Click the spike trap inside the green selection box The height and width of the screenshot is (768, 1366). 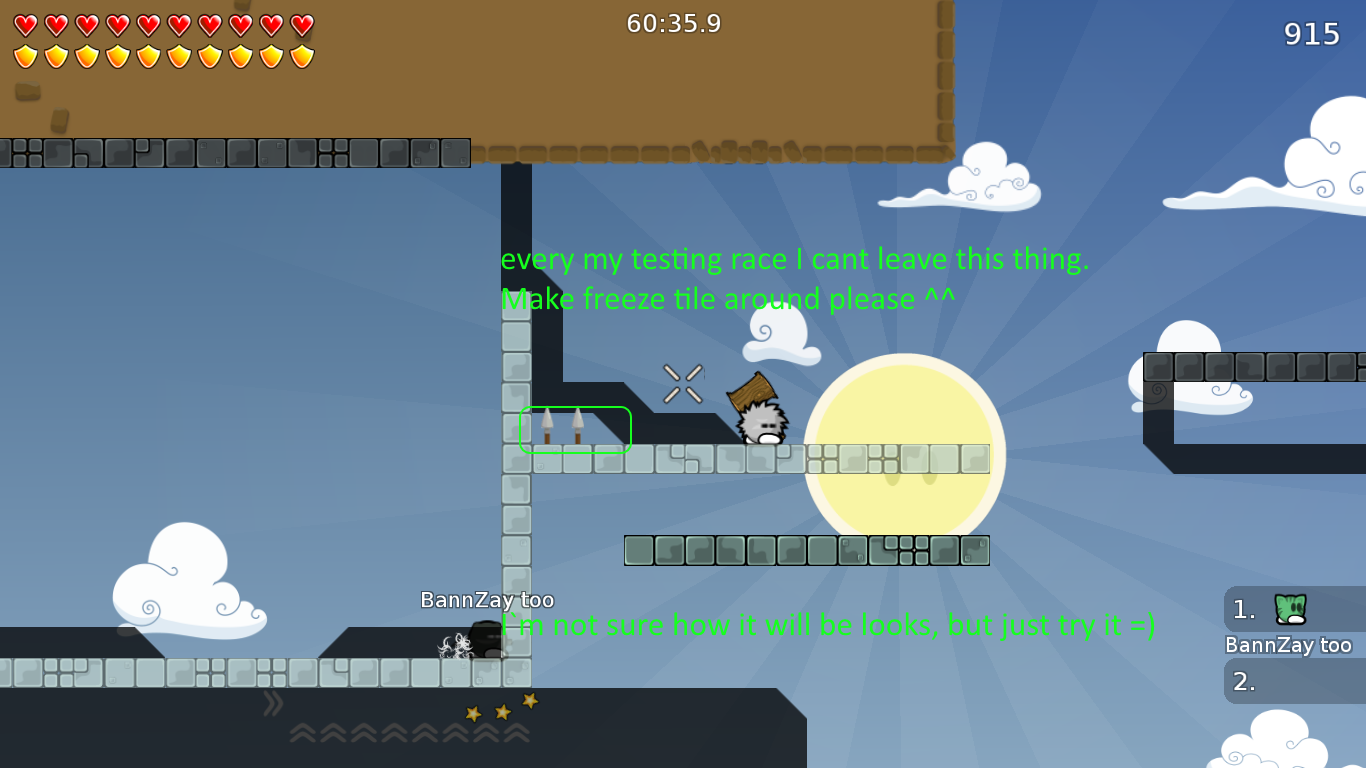(562, 425)
